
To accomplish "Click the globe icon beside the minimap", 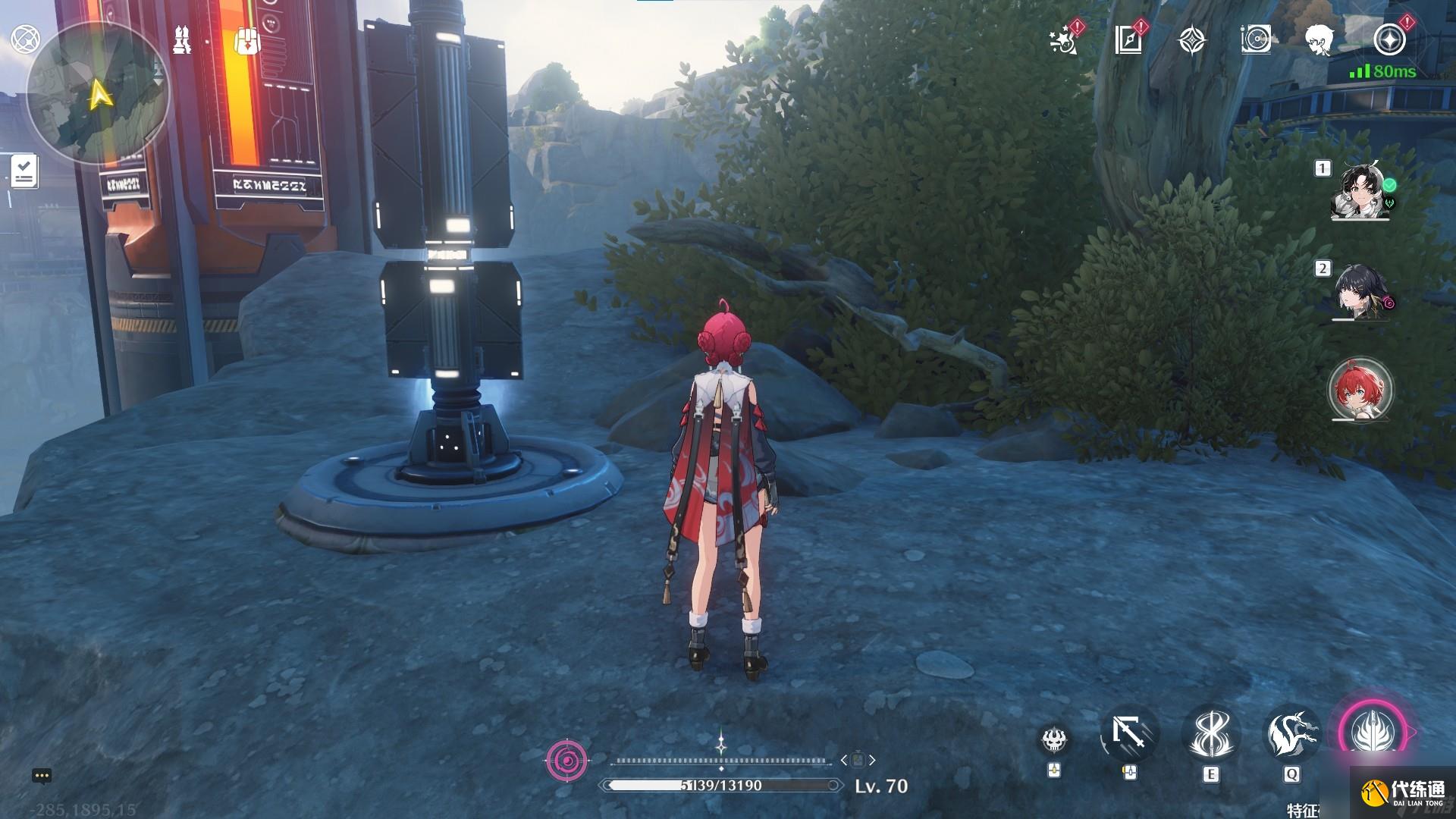I will pyautogui.click(x=25, y=39).
